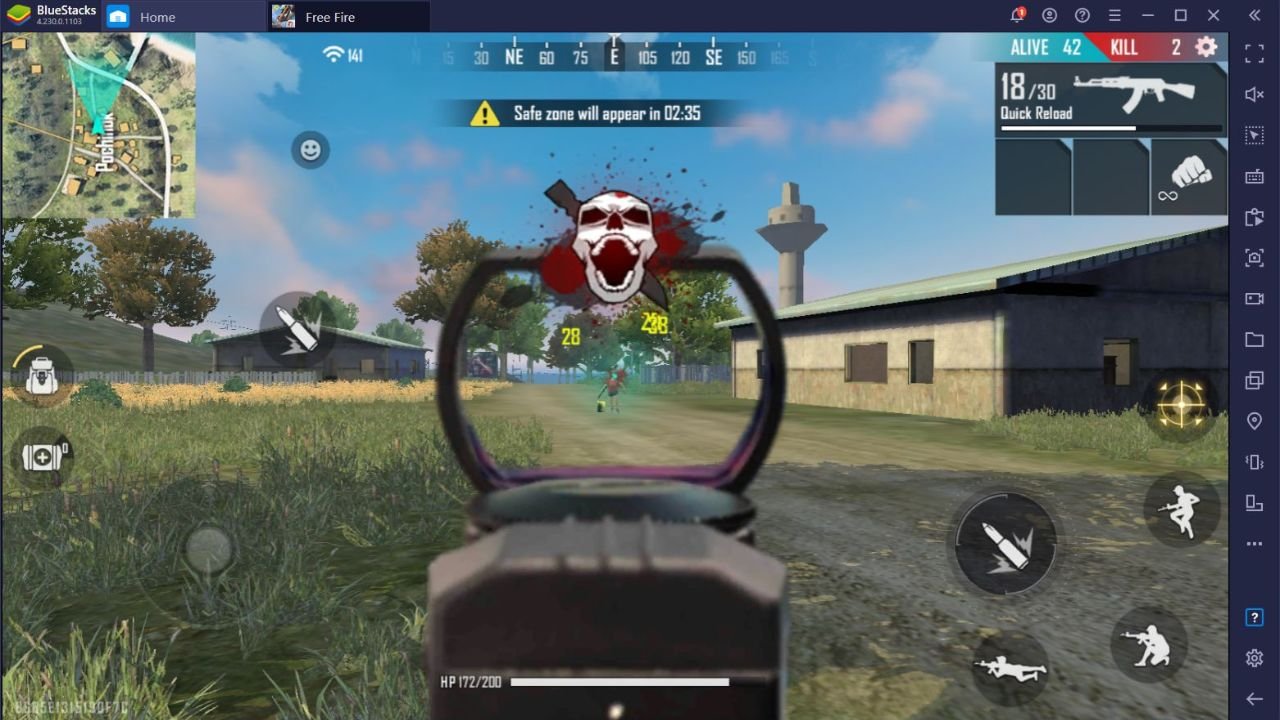Select the Free Fire tab
The height and width of the screenshot is (720, 1280).
coord(330,16)
